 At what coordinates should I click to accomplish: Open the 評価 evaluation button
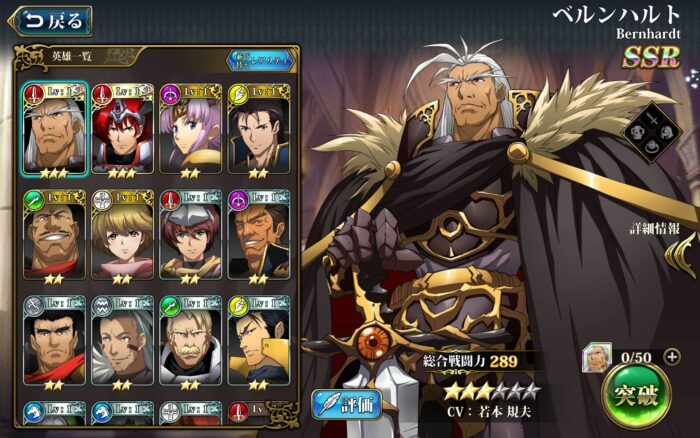[348, 404]
